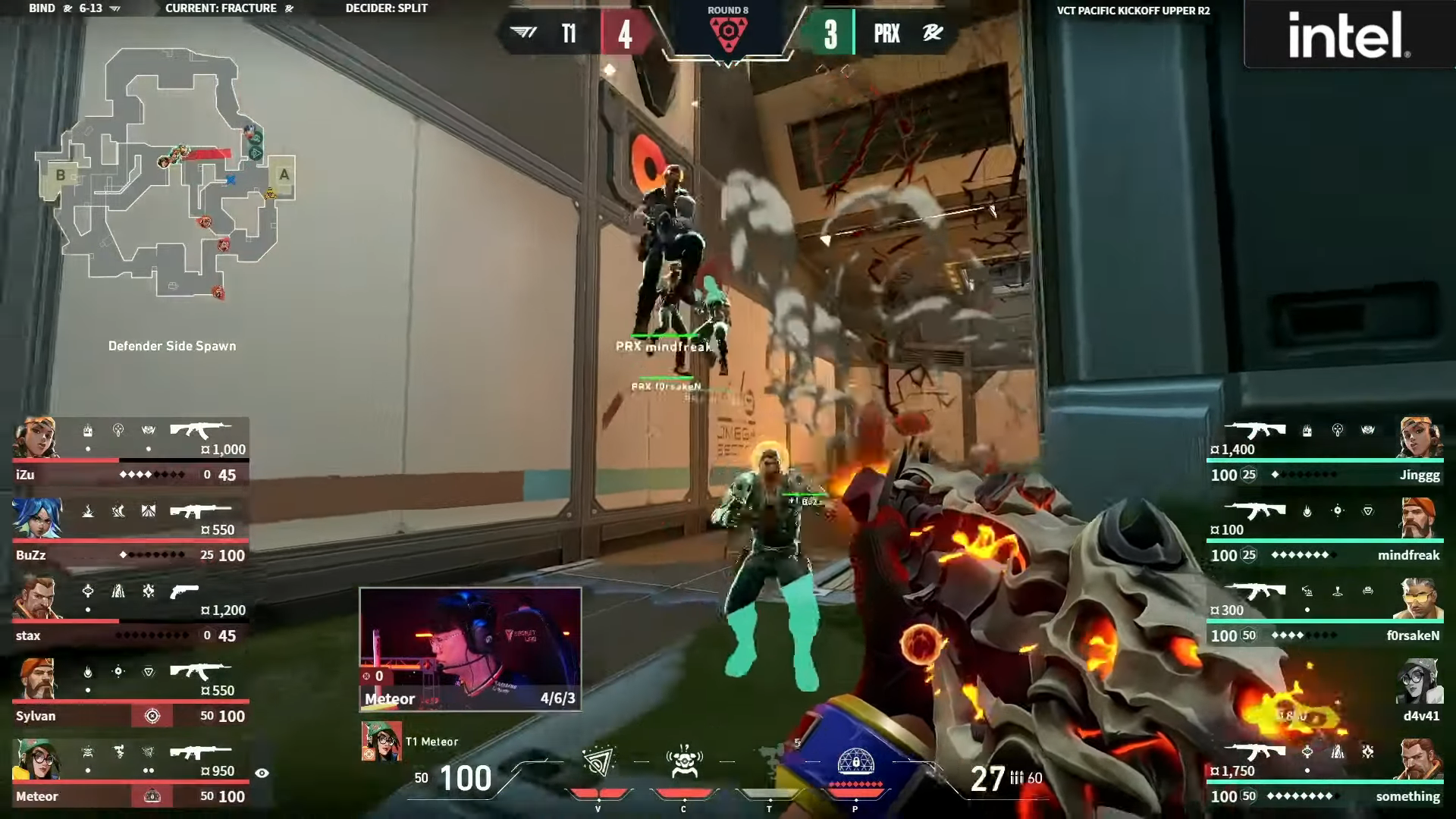Choose f0rsakeN in the PRX list
The image size is (1456, 819).
(x=1326, y=613)
